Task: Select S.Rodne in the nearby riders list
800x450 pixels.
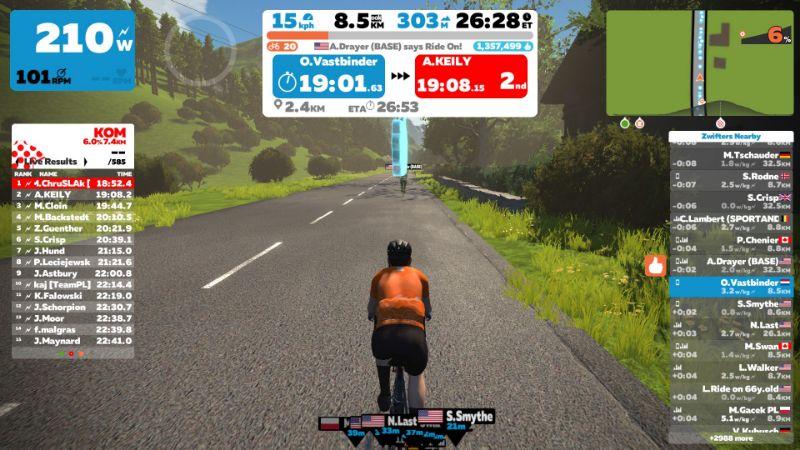Action: (730, 180)
